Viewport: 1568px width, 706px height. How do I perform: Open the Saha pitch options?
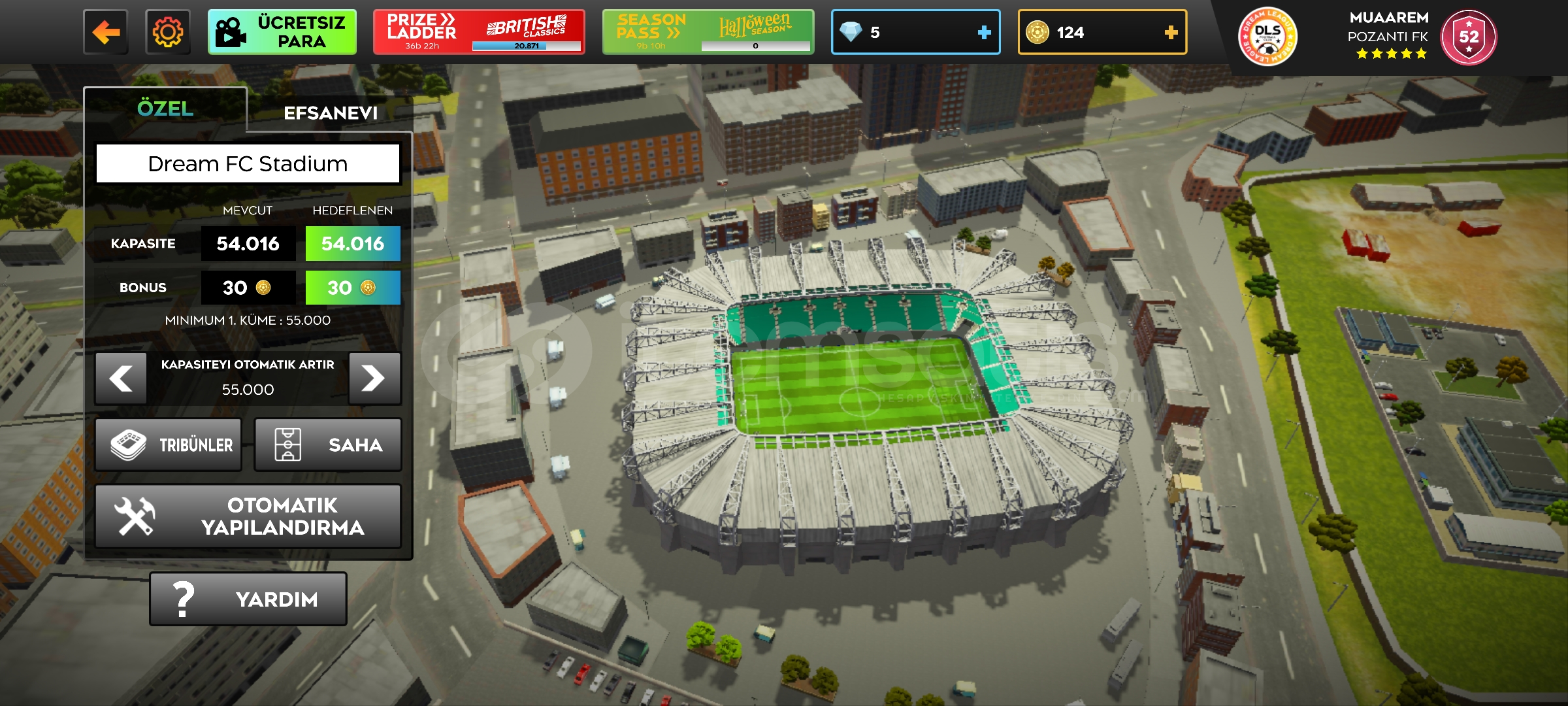click(x=327, y=445)
